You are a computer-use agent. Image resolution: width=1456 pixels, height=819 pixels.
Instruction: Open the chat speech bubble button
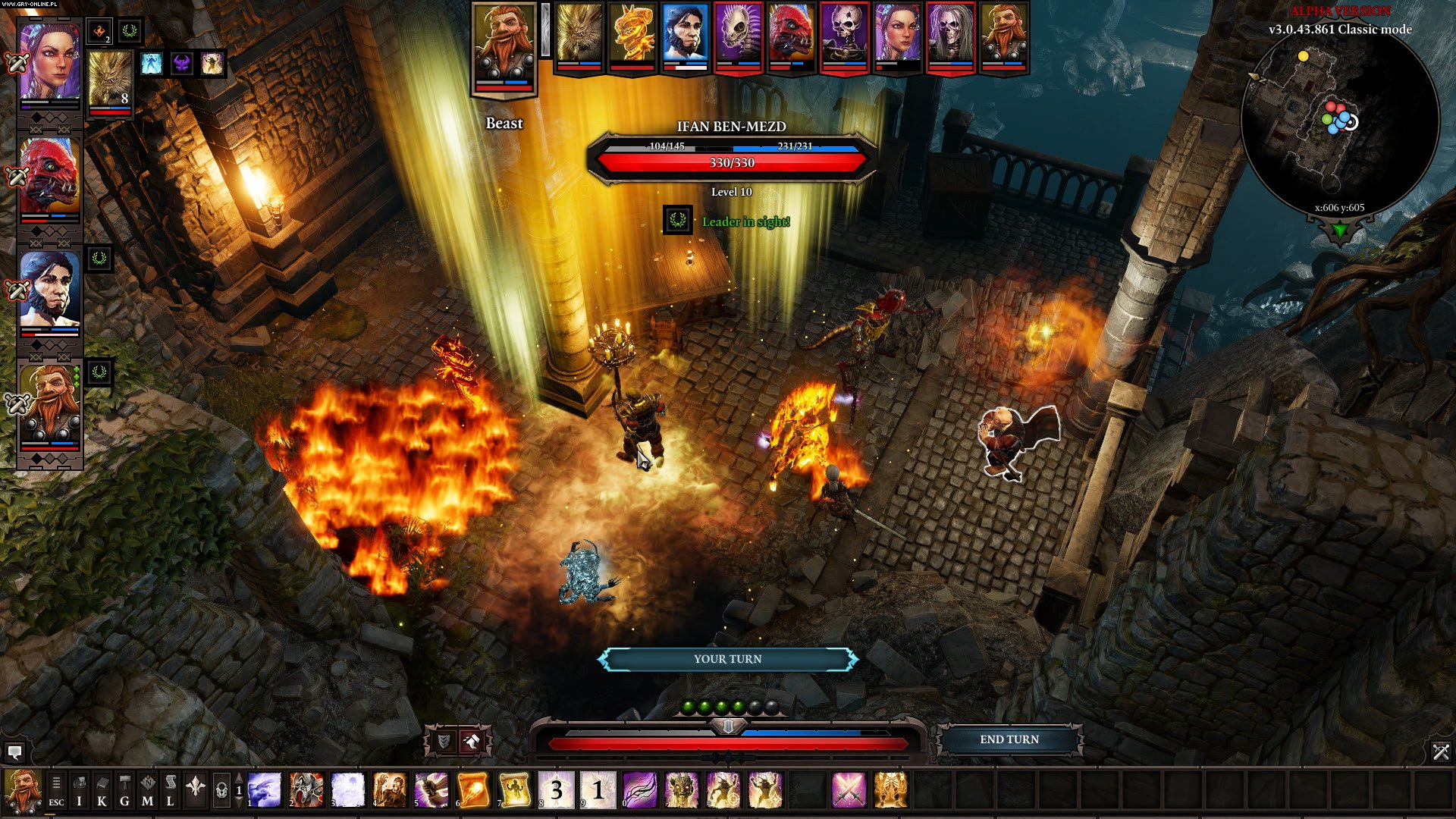14,752
